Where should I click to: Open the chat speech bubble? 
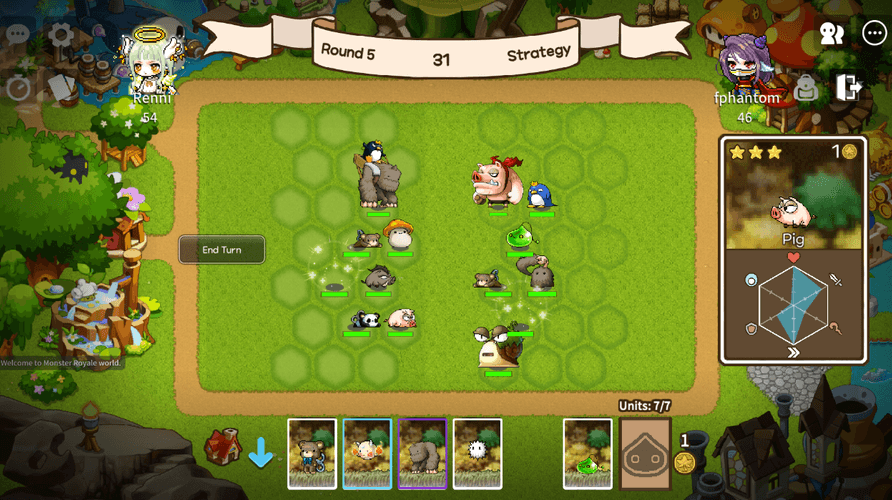tap(18, 33)
